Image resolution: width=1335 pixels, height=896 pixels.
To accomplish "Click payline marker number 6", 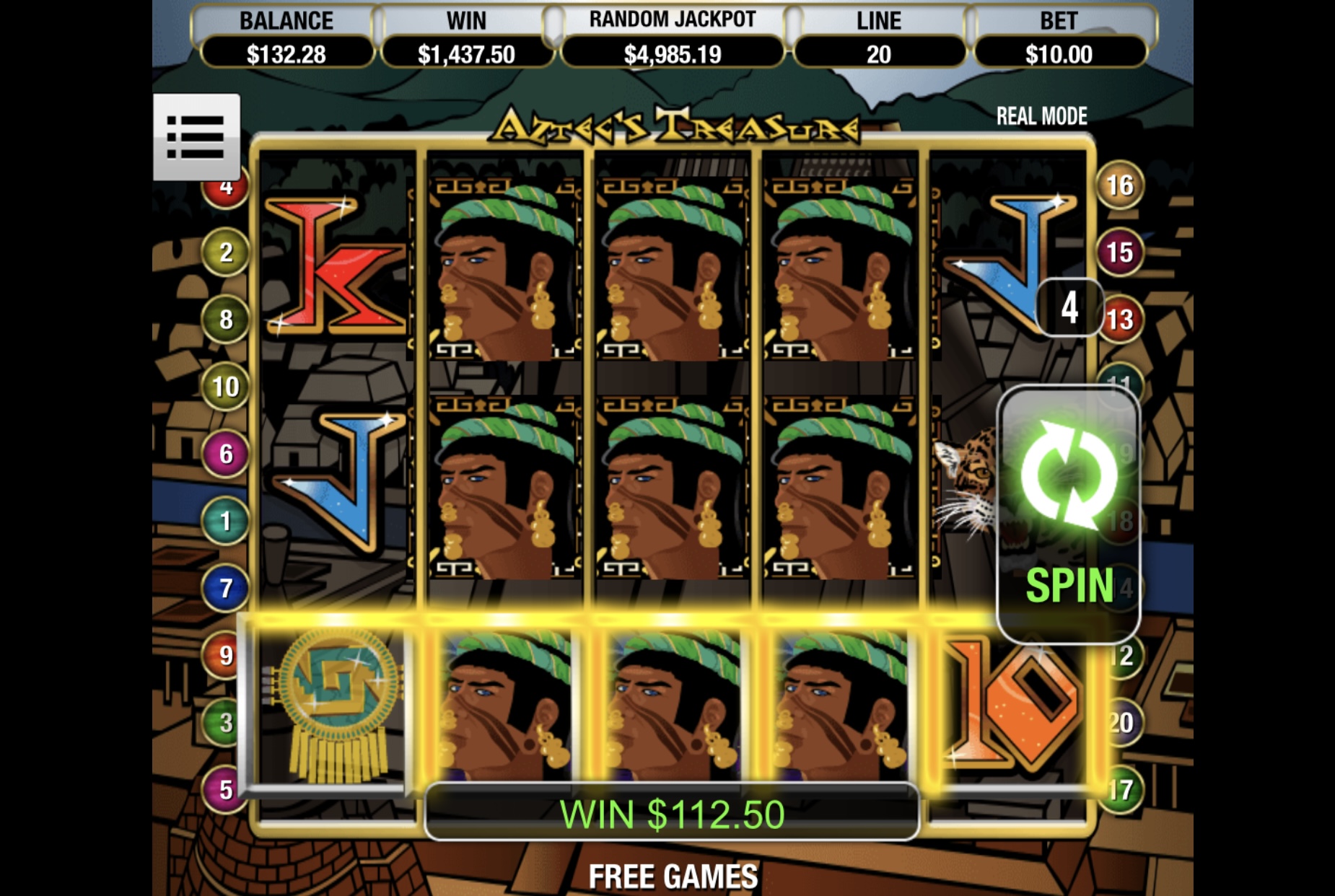I will [226, 454].
